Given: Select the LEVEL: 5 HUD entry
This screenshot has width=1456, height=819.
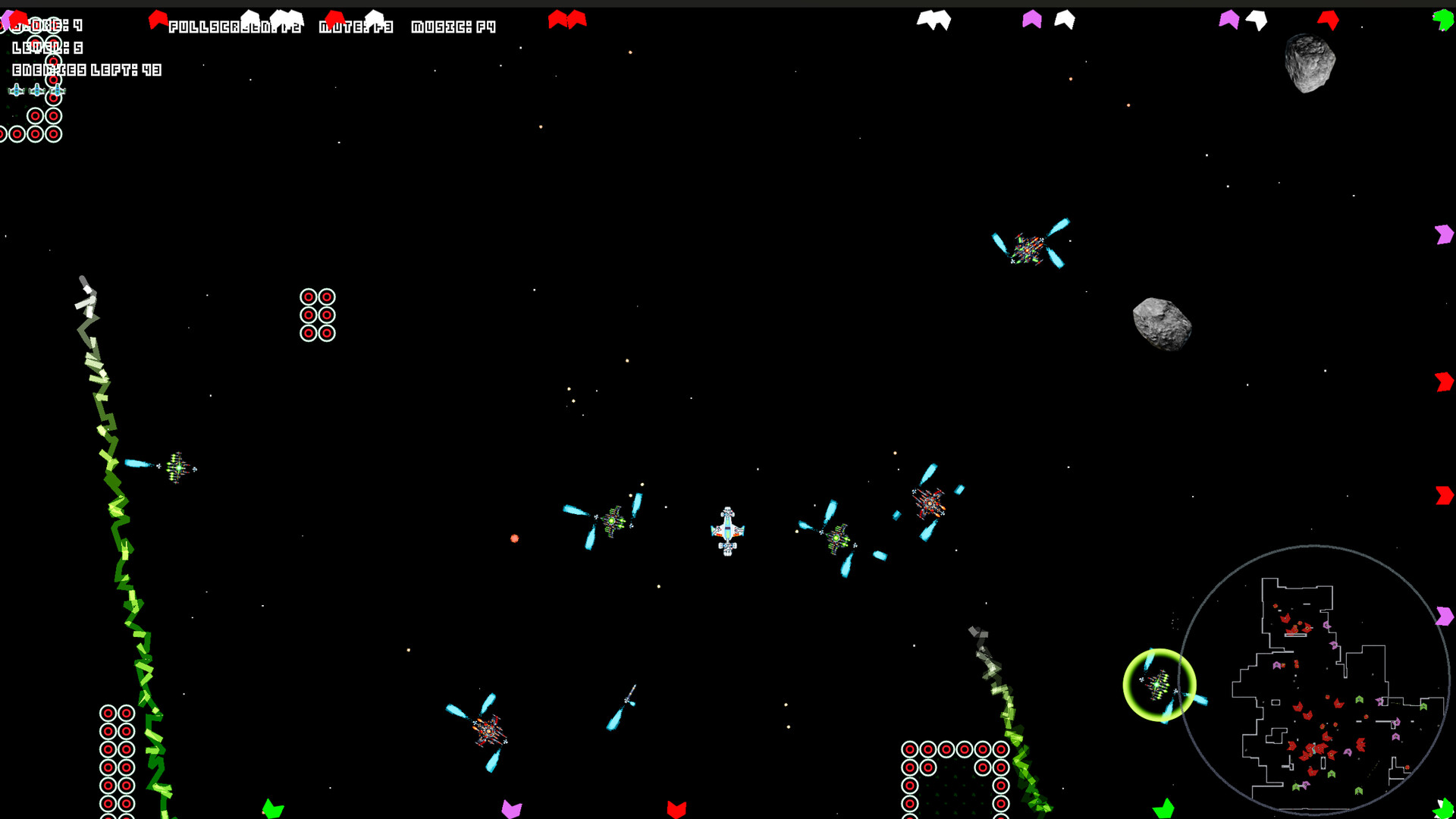Looking at the screenshot, I should pyautogui.click(x=44, y=48).
